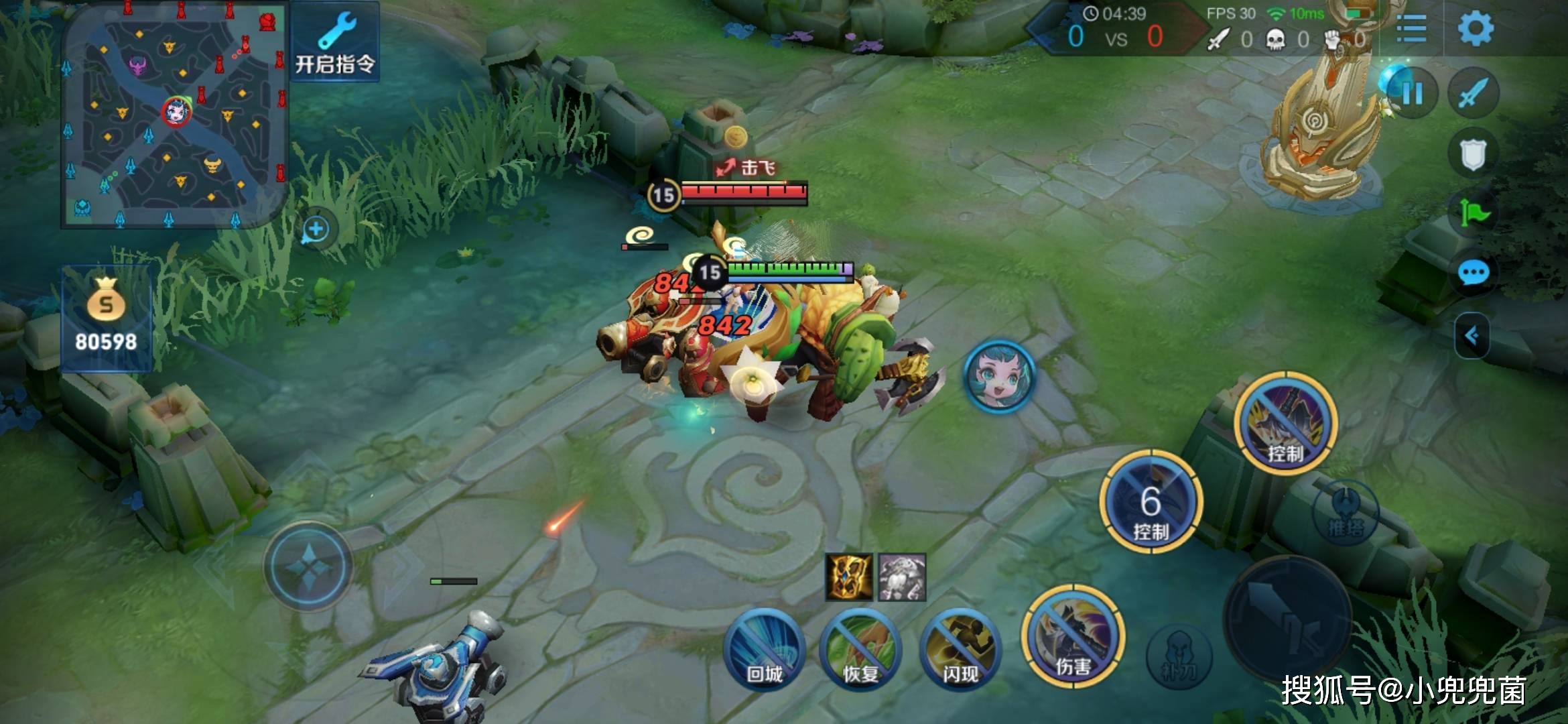Tap the 推塔 push-tower button
Screen dimensions: 1568x724
[1345, 514]
